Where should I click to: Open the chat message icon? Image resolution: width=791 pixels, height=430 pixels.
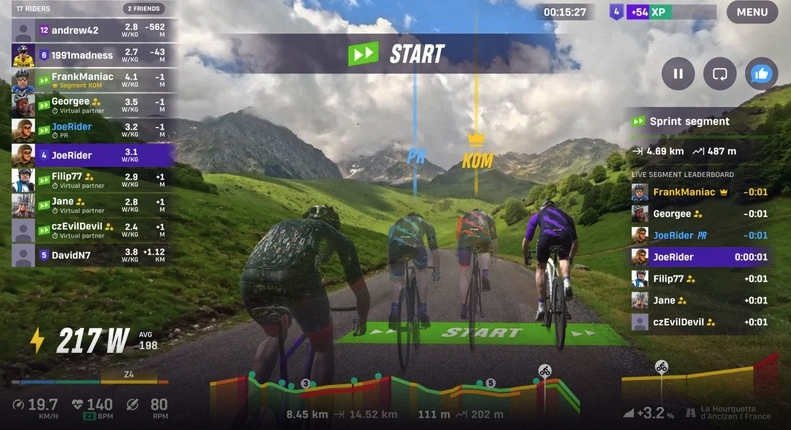tap(719, 73)
